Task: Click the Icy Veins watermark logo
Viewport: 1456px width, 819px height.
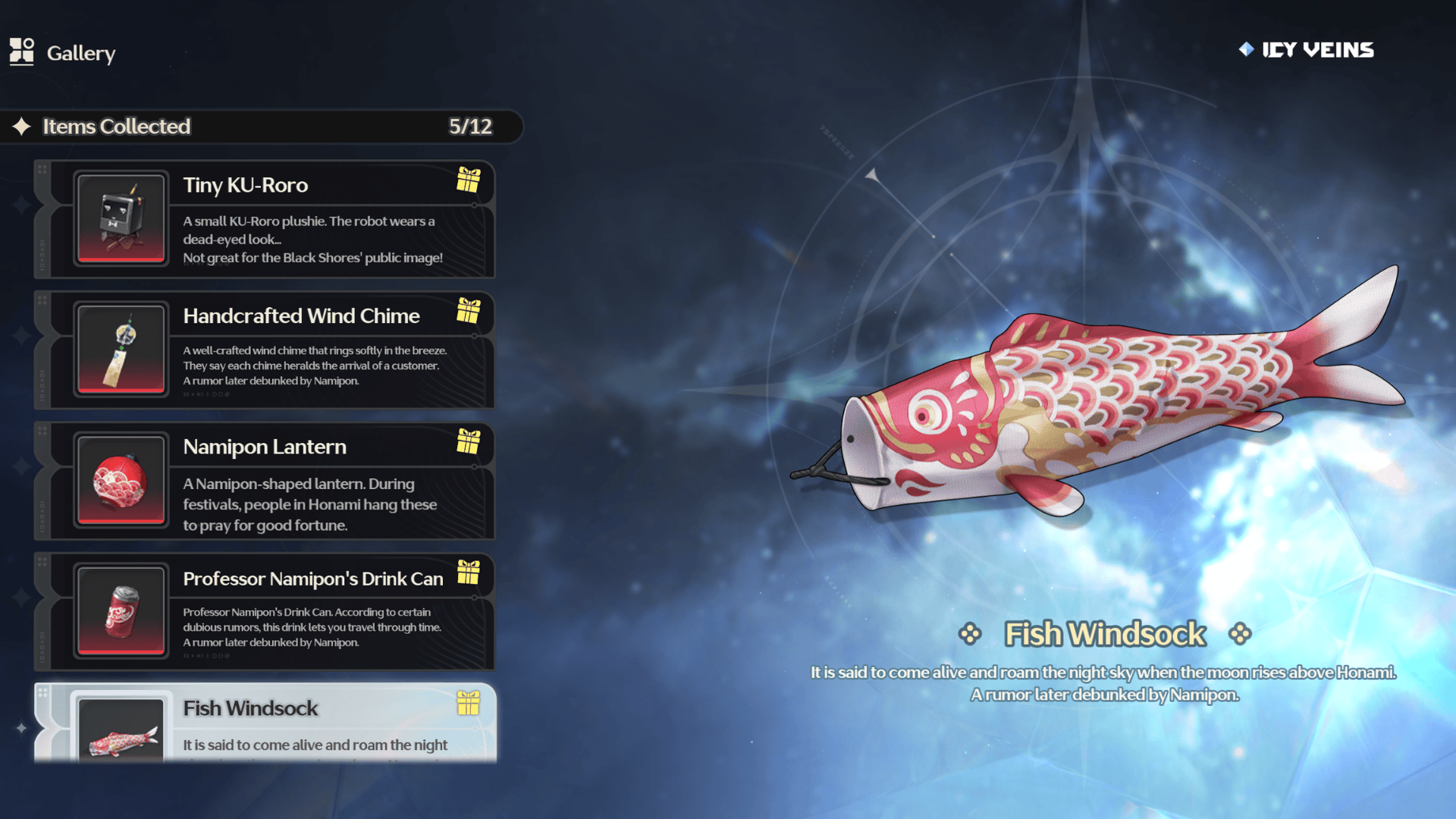Action: (1306, 50)
